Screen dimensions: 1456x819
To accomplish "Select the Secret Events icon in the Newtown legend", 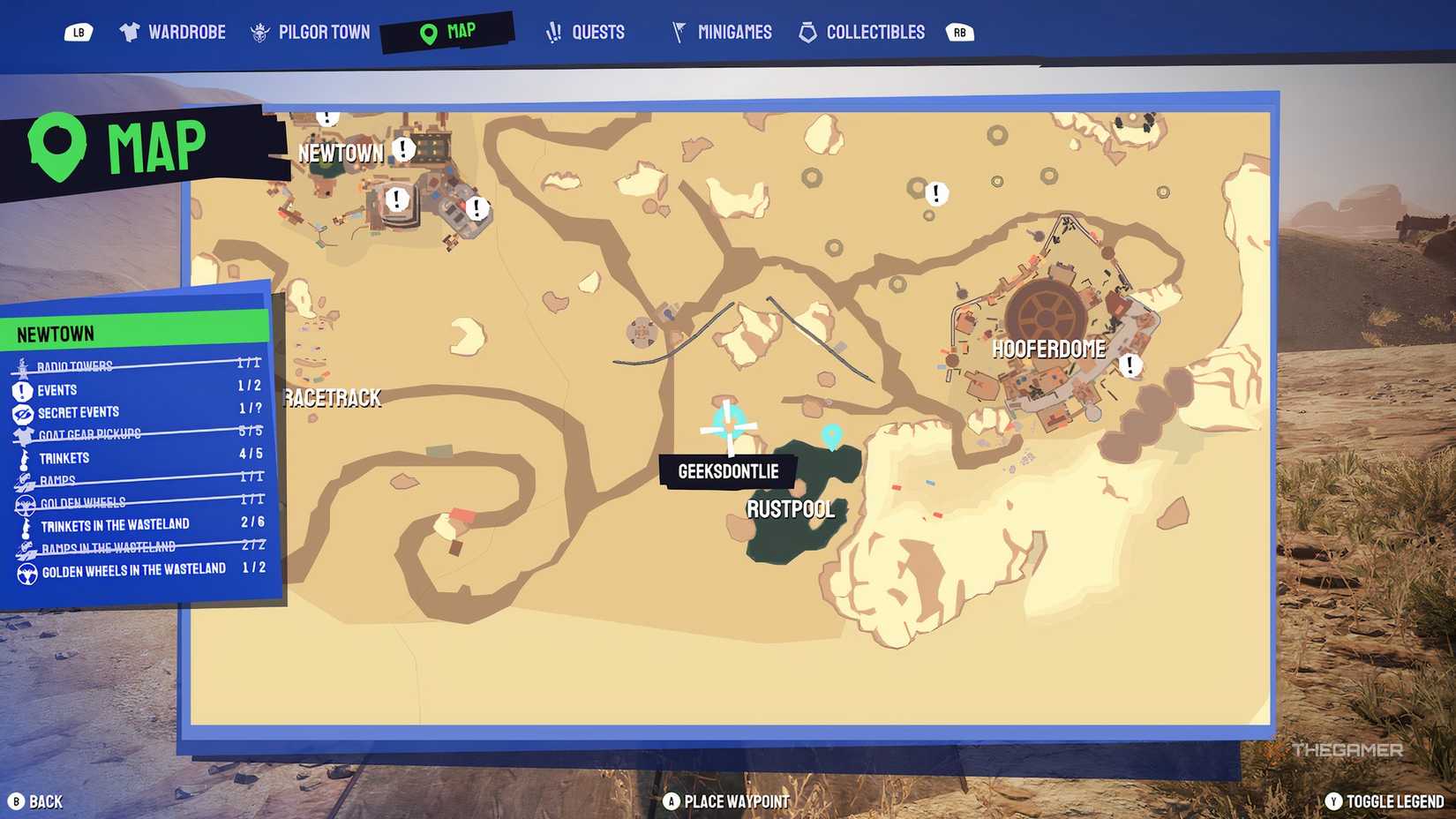I will (22, 415).
